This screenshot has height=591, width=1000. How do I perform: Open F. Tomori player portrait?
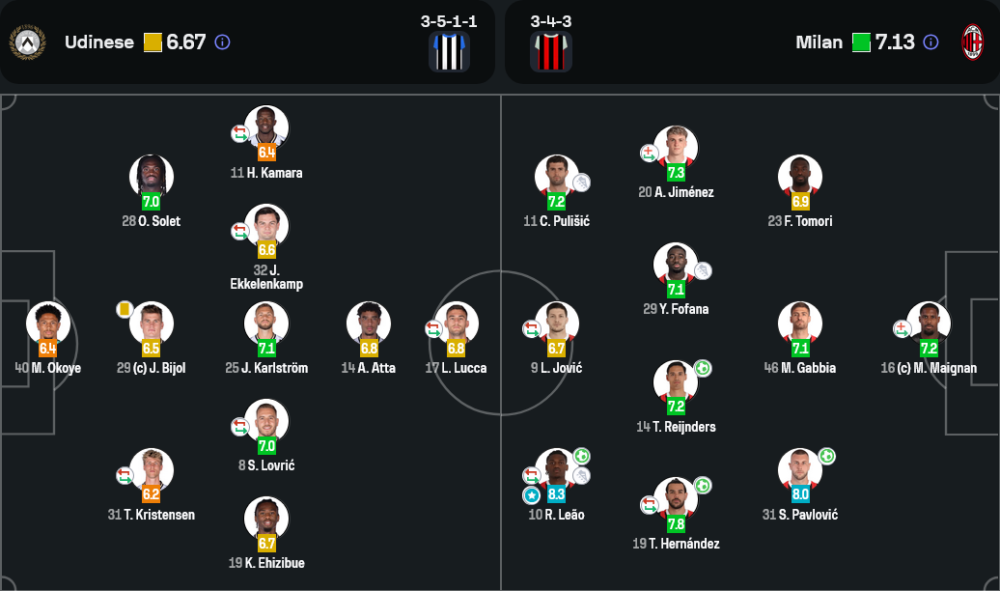point(800,175)
